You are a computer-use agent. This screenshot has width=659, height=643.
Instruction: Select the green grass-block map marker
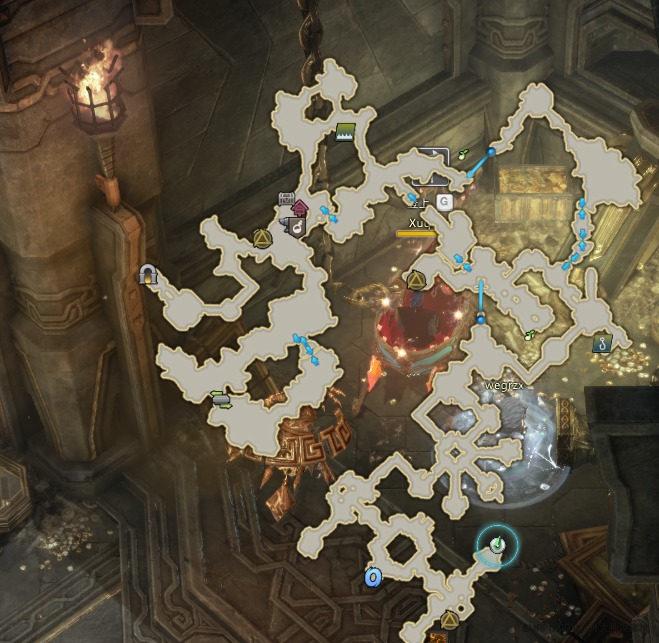[346, 130]
